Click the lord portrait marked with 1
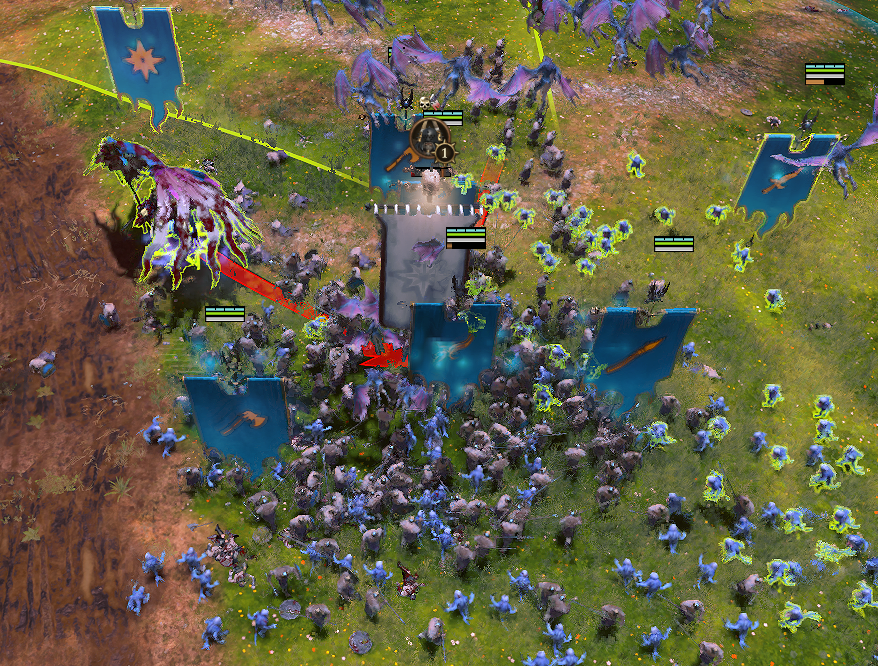 (433, 139)
